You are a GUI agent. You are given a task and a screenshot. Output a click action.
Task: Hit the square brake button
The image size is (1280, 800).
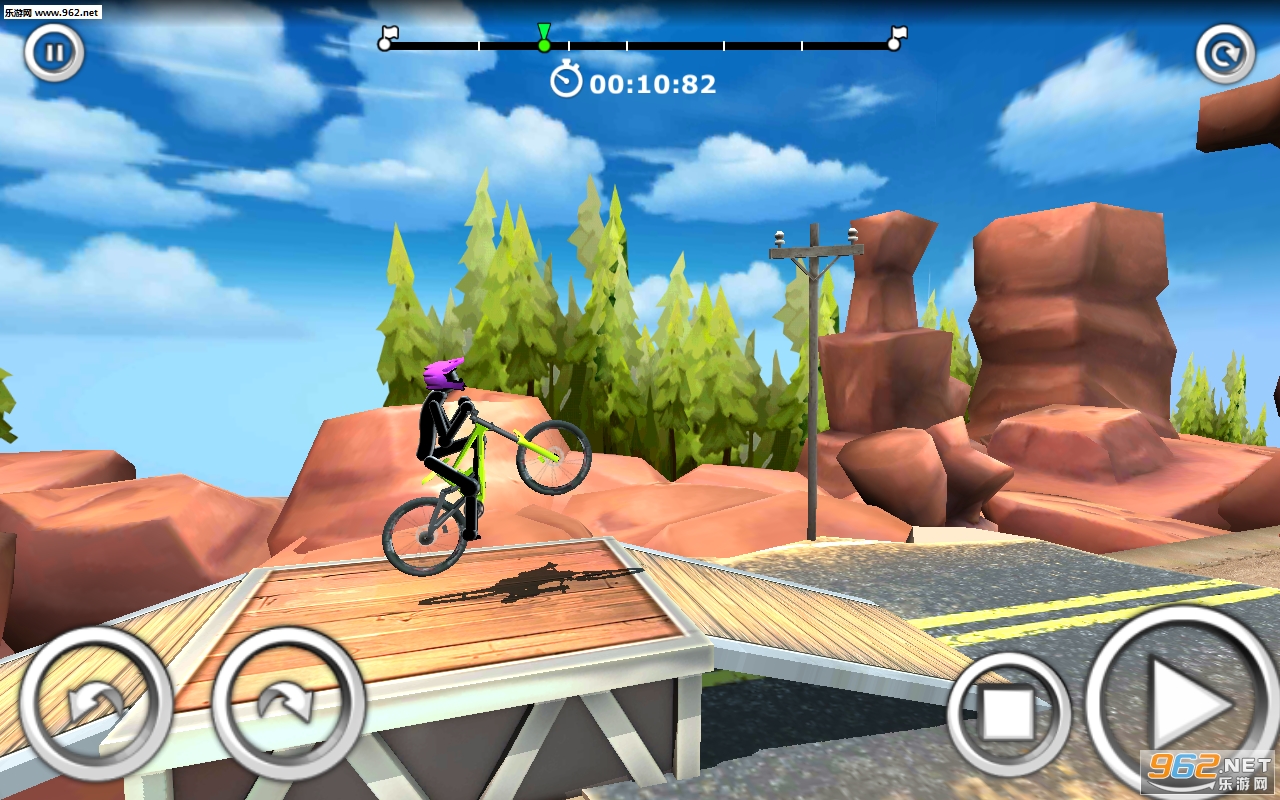pyautogui.click(x=1008, y=714)
